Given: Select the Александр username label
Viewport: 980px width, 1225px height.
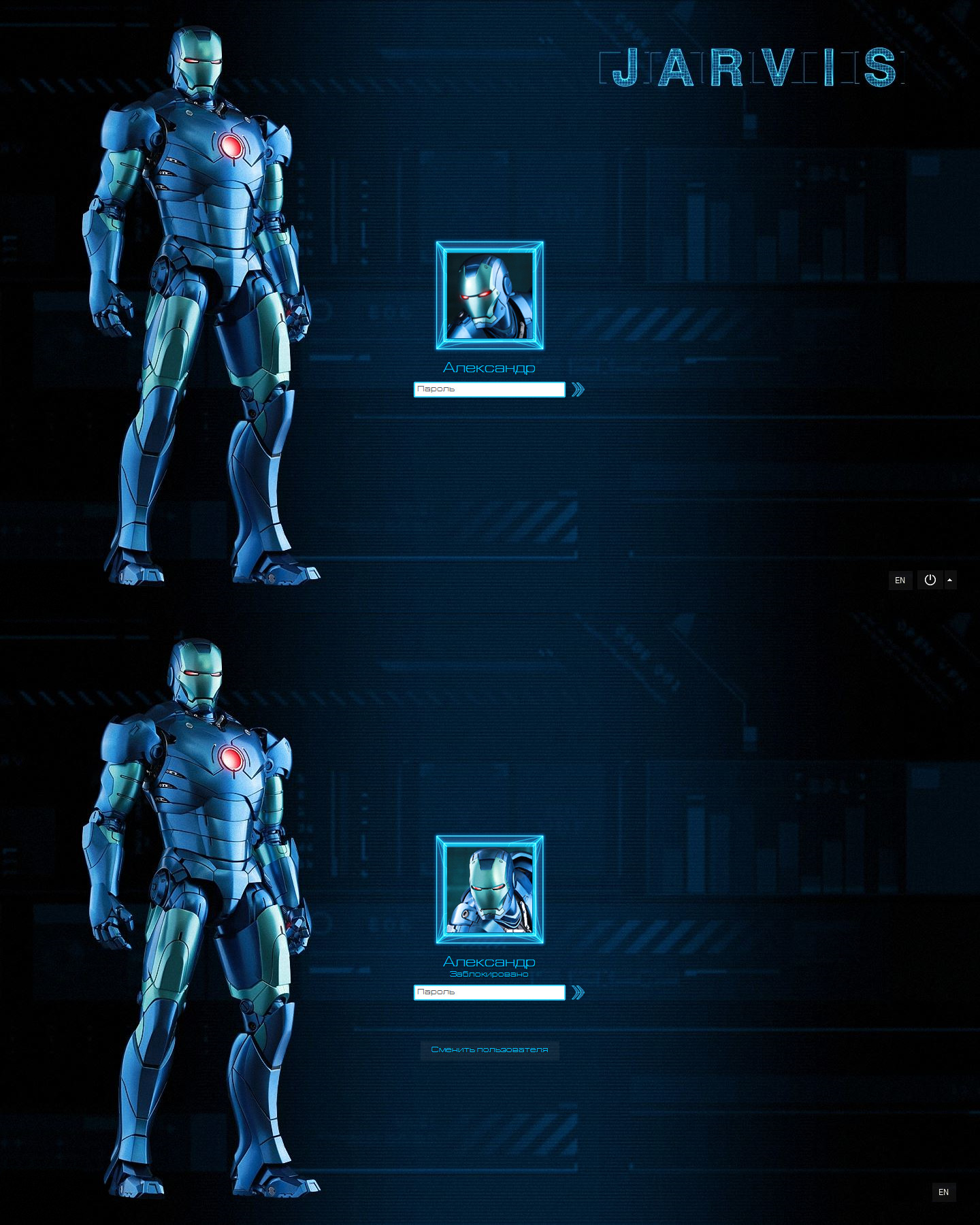Looking at the screenshot, I should coord(489,367).
